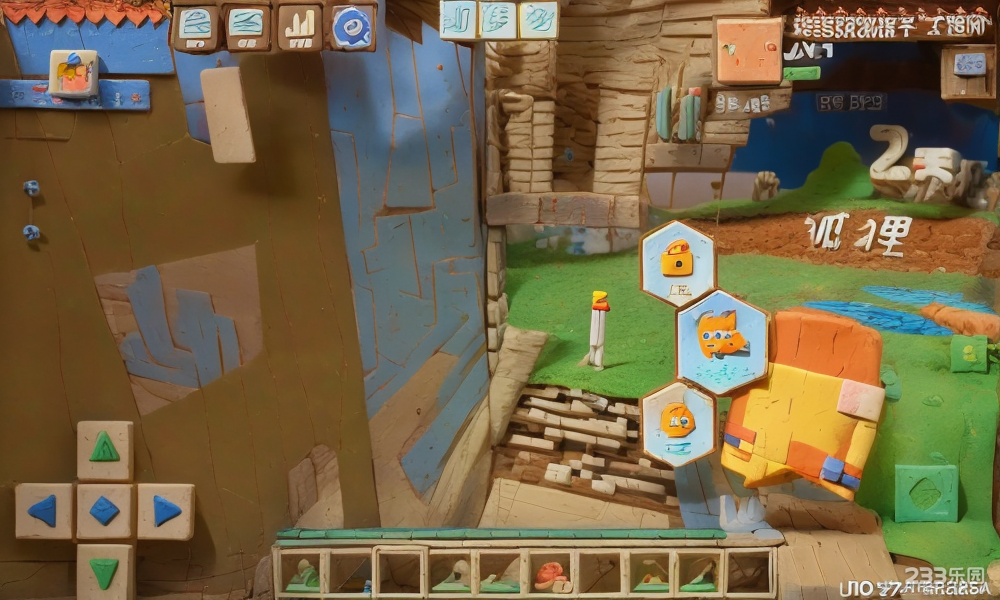The width and height of the screenshot is (1000, 600).
Task: Tap the left arrow D-pad button
Action: 43,511
